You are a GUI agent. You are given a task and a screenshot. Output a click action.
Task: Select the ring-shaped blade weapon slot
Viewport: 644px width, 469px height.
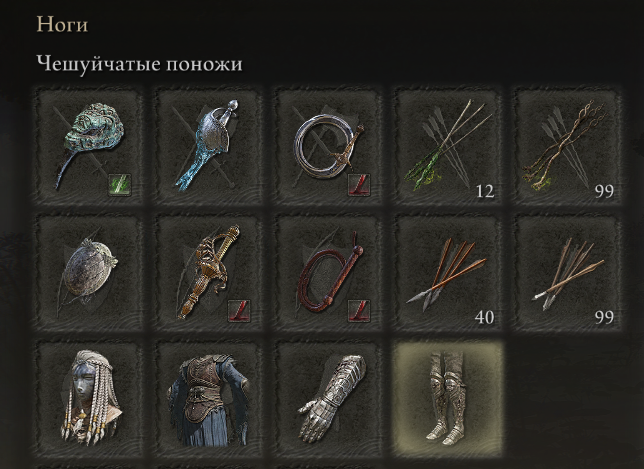coord(328,144)
